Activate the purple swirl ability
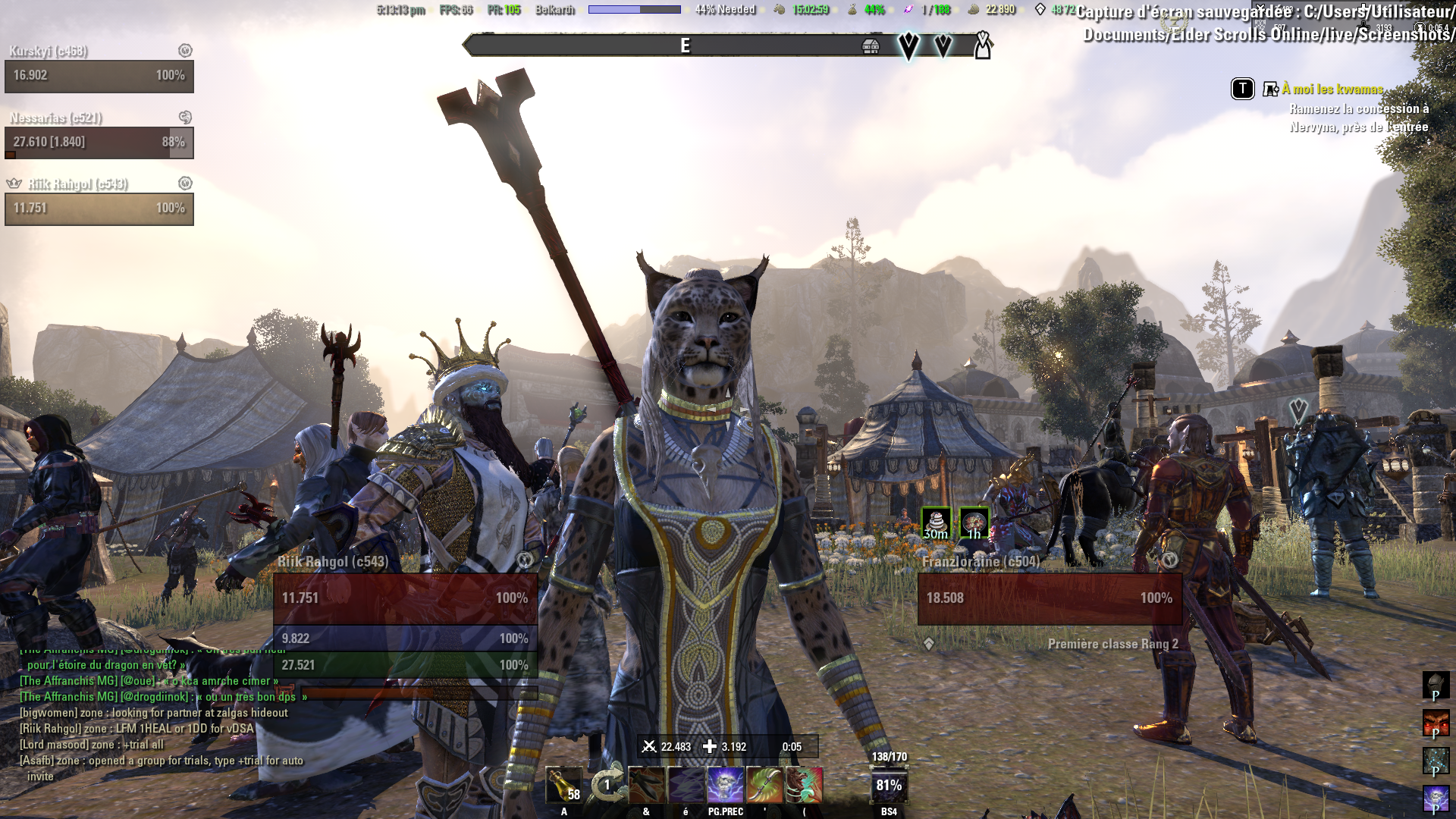 pos(686,785)
